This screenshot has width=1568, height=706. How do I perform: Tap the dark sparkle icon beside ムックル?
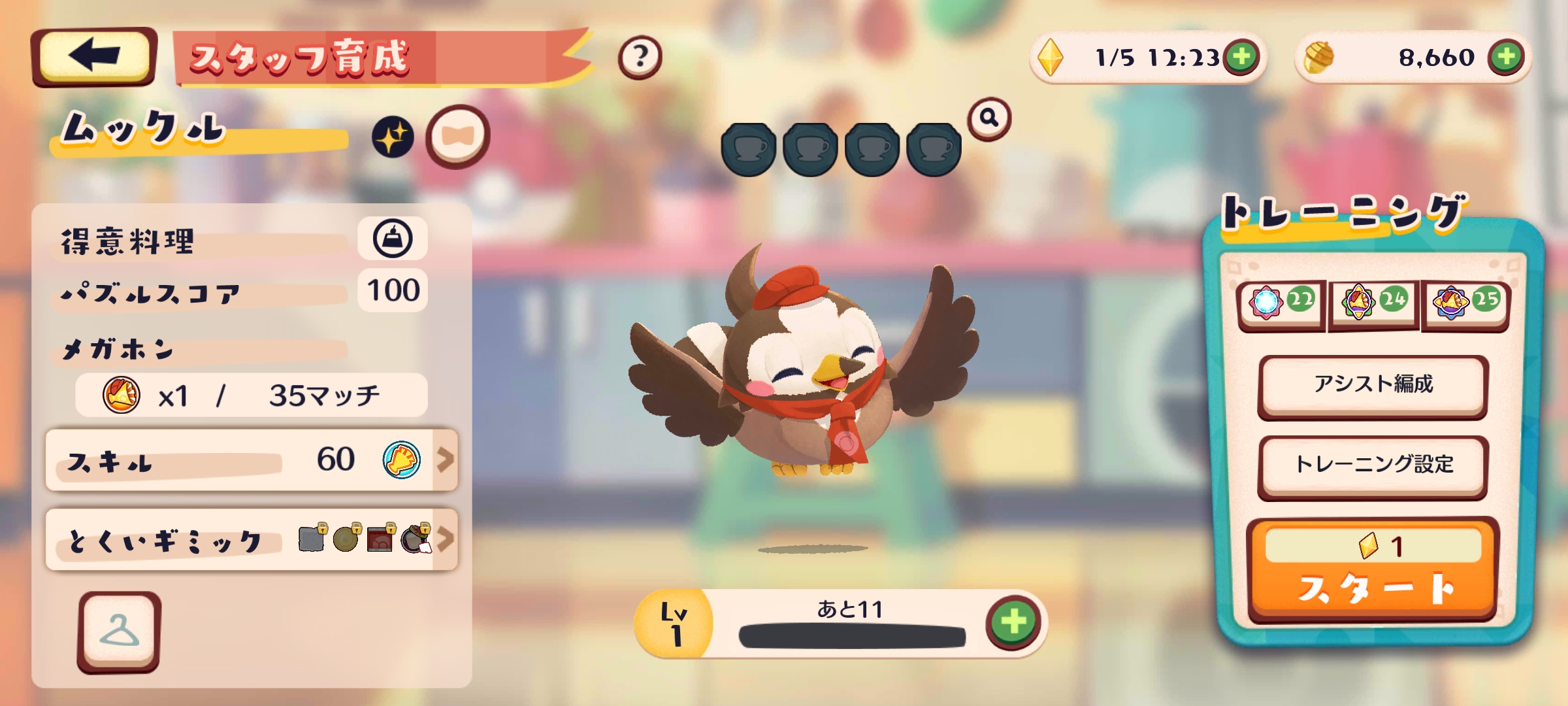click(x=393, y=137)
